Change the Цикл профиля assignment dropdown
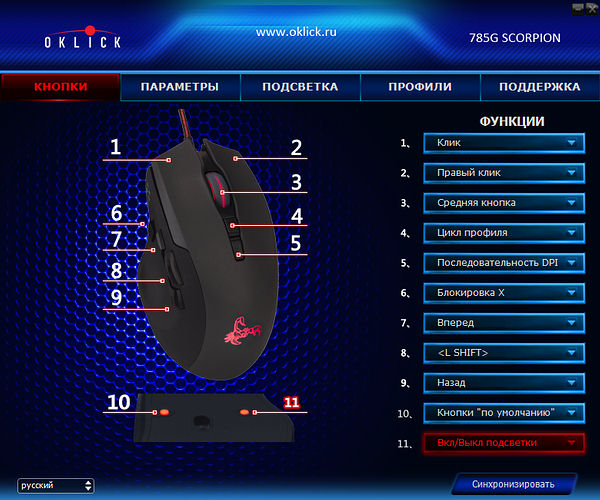The height and width of the screenshot is (500, 600). click(x=503, y=233)
